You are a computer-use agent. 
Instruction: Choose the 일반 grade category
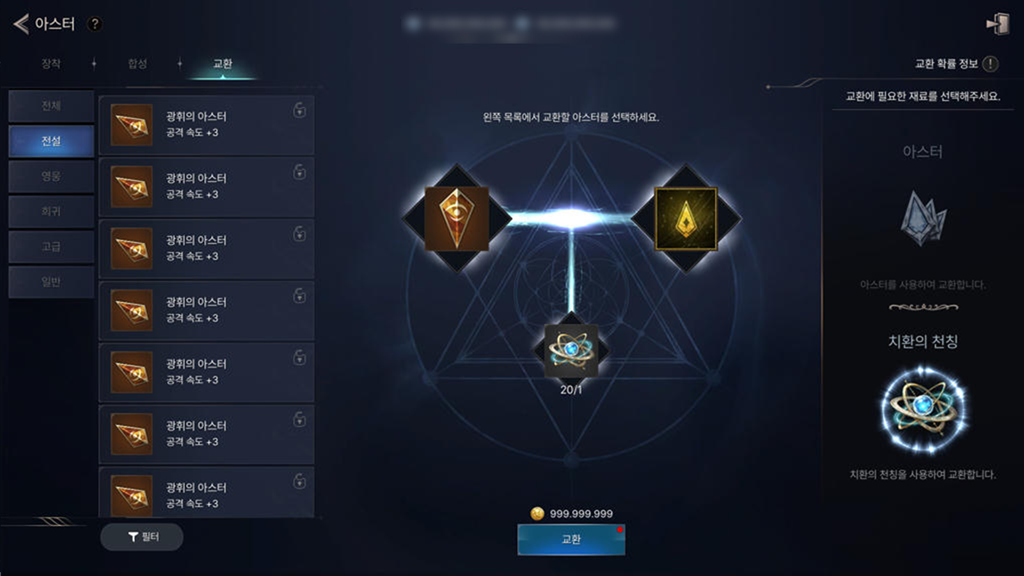(52, 281)
